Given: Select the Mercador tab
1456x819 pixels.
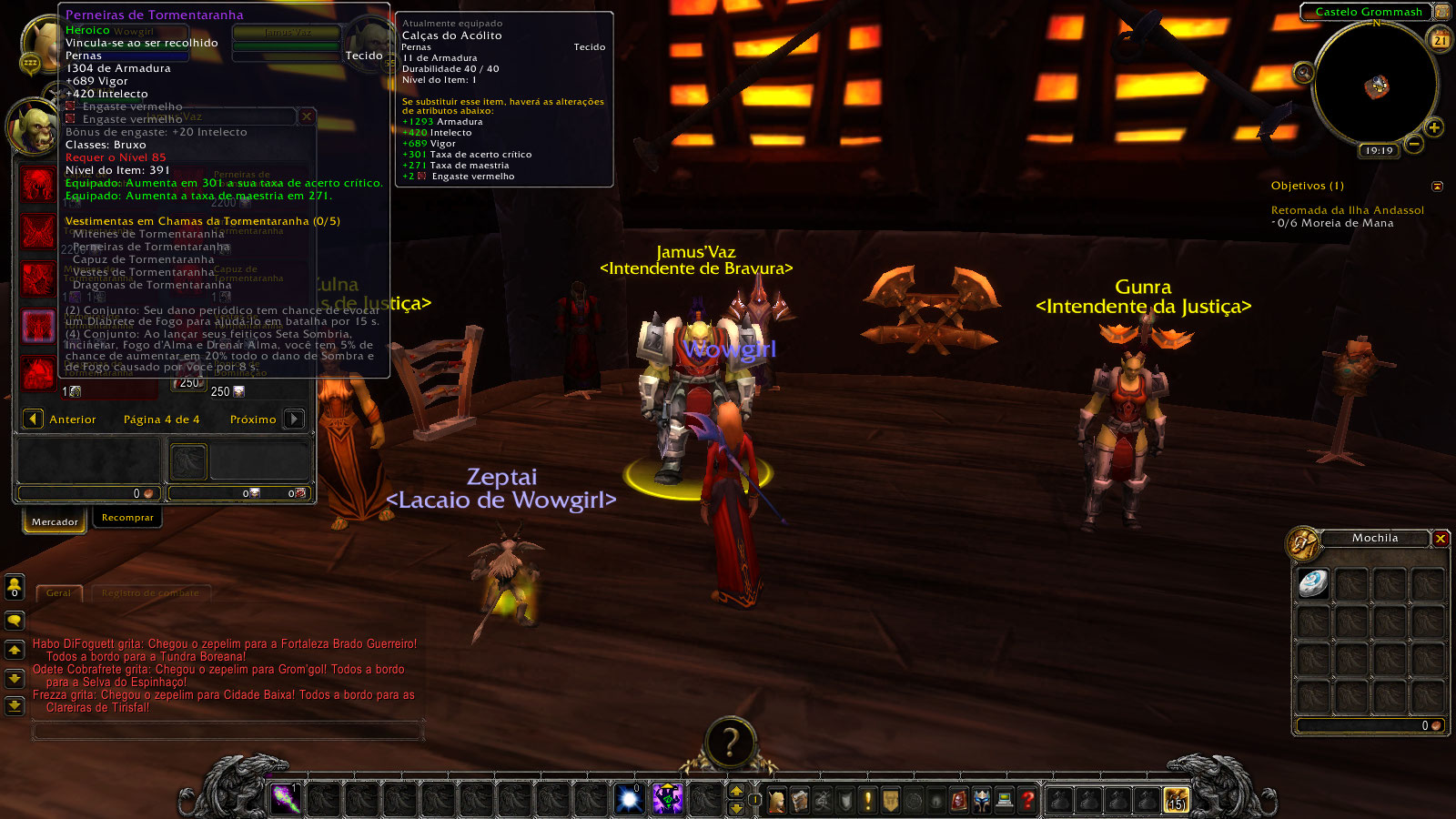Looking at the screenshot, I should pos(55,521).
